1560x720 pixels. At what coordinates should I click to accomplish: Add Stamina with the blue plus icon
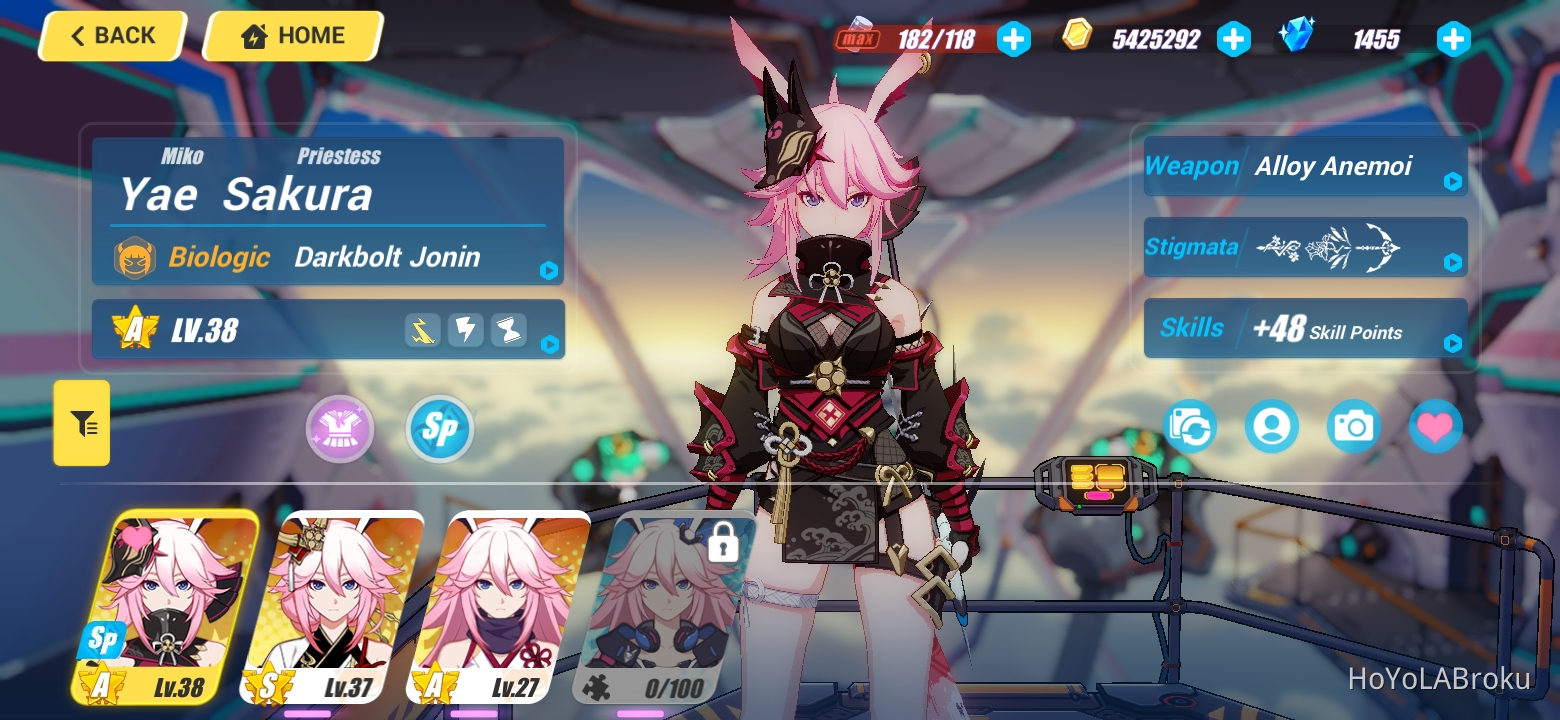[1014, 40]
